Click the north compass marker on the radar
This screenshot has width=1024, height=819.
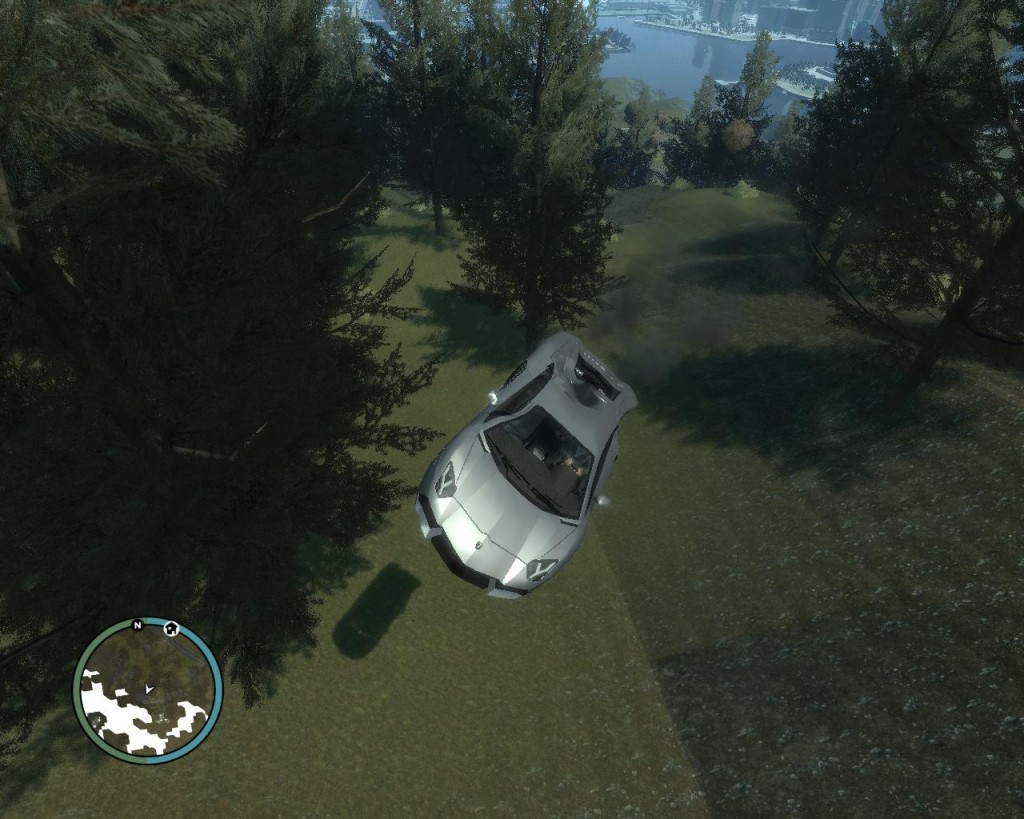[x=137, y=626]
